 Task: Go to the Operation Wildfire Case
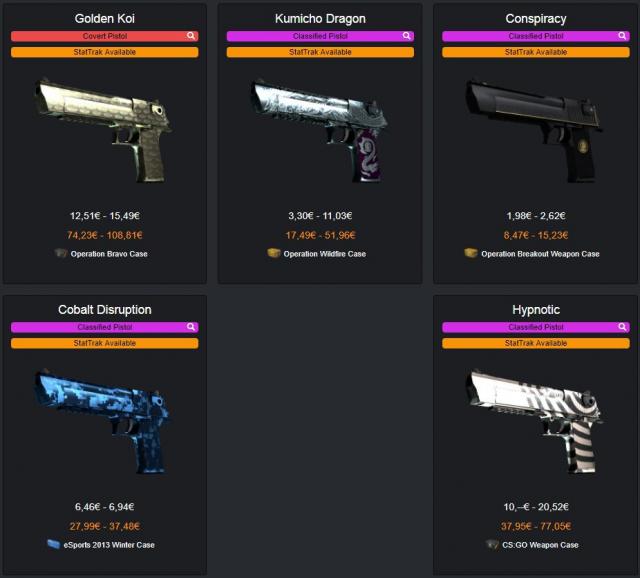click(324, 254)
